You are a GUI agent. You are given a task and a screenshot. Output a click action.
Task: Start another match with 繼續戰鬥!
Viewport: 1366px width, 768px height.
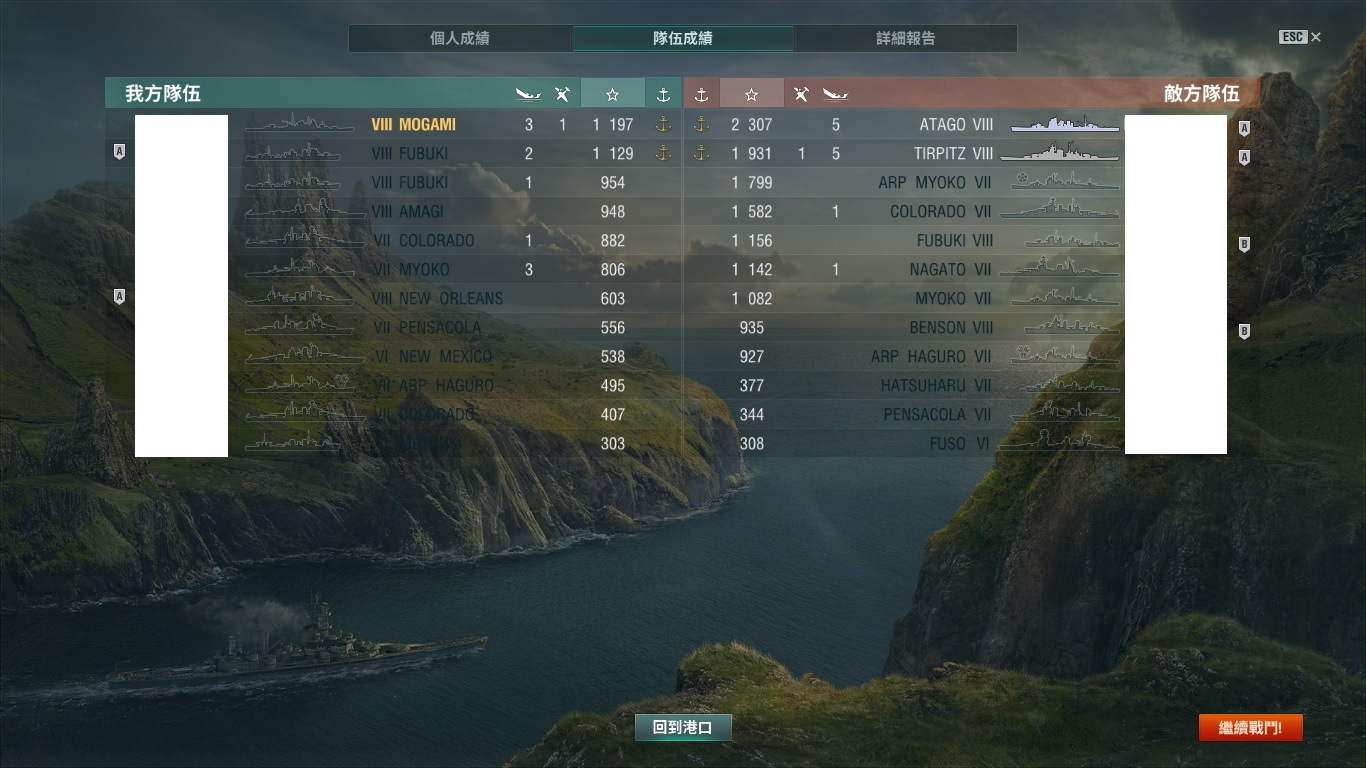[x=1250, y=728]
